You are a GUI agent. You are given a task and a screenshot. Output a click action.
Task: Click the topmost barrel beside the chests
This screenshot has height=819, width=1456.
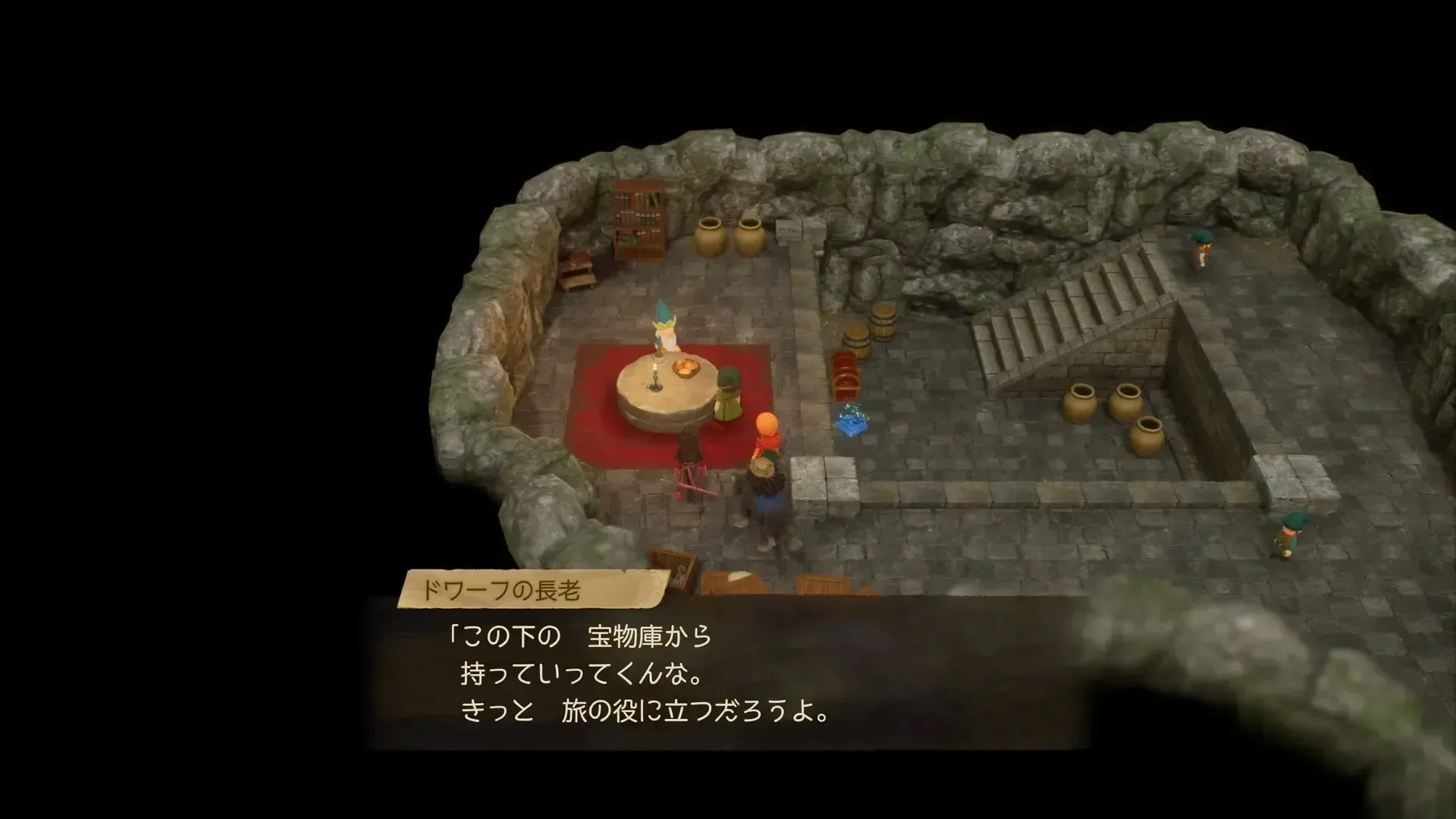882,321
